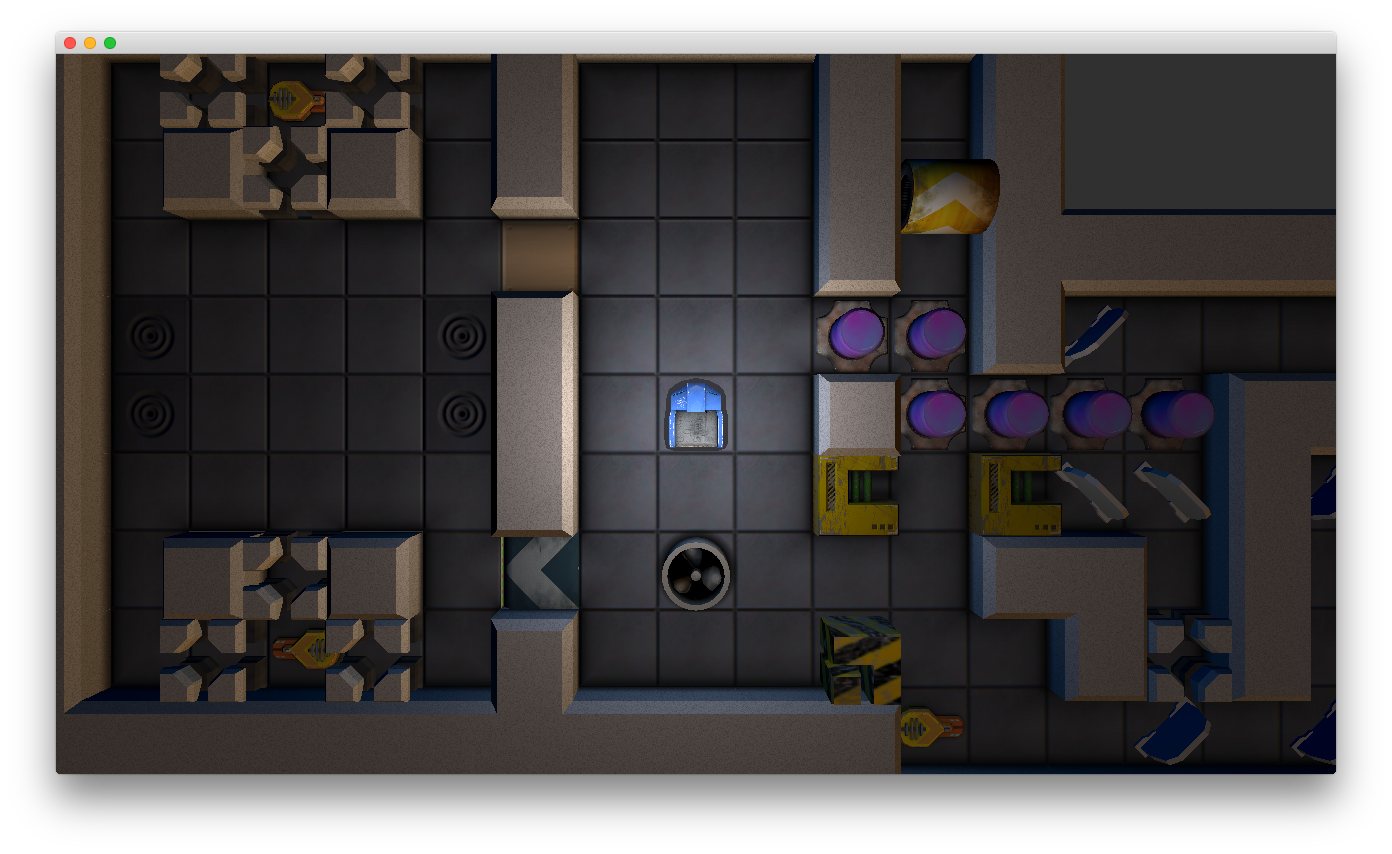Activate the green-edged chevron switch tile
This screenshot has width=1392, height=854.
538,572
